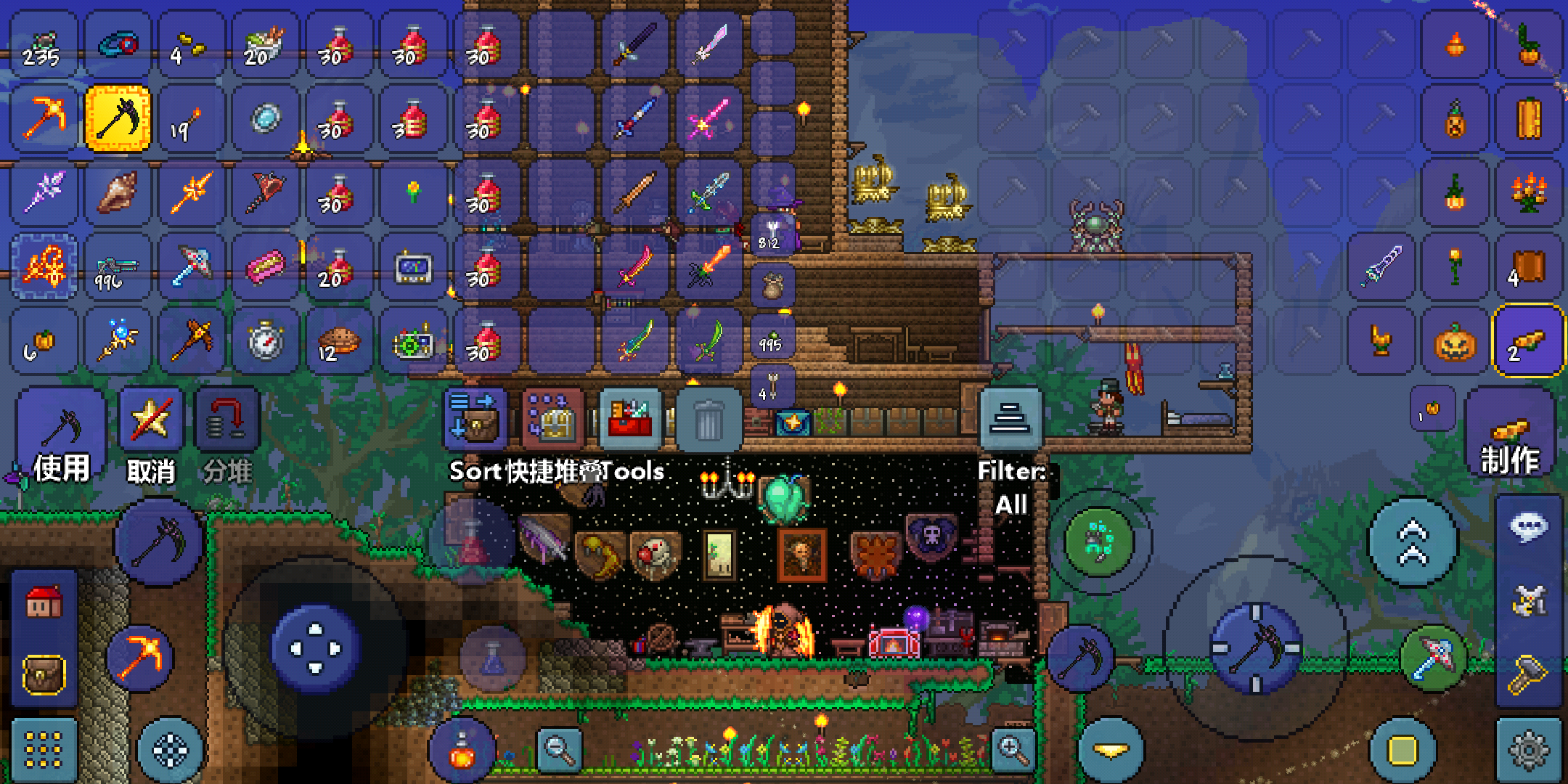
Task: Open the chat speech bubble
Action: coord(1529,527)
